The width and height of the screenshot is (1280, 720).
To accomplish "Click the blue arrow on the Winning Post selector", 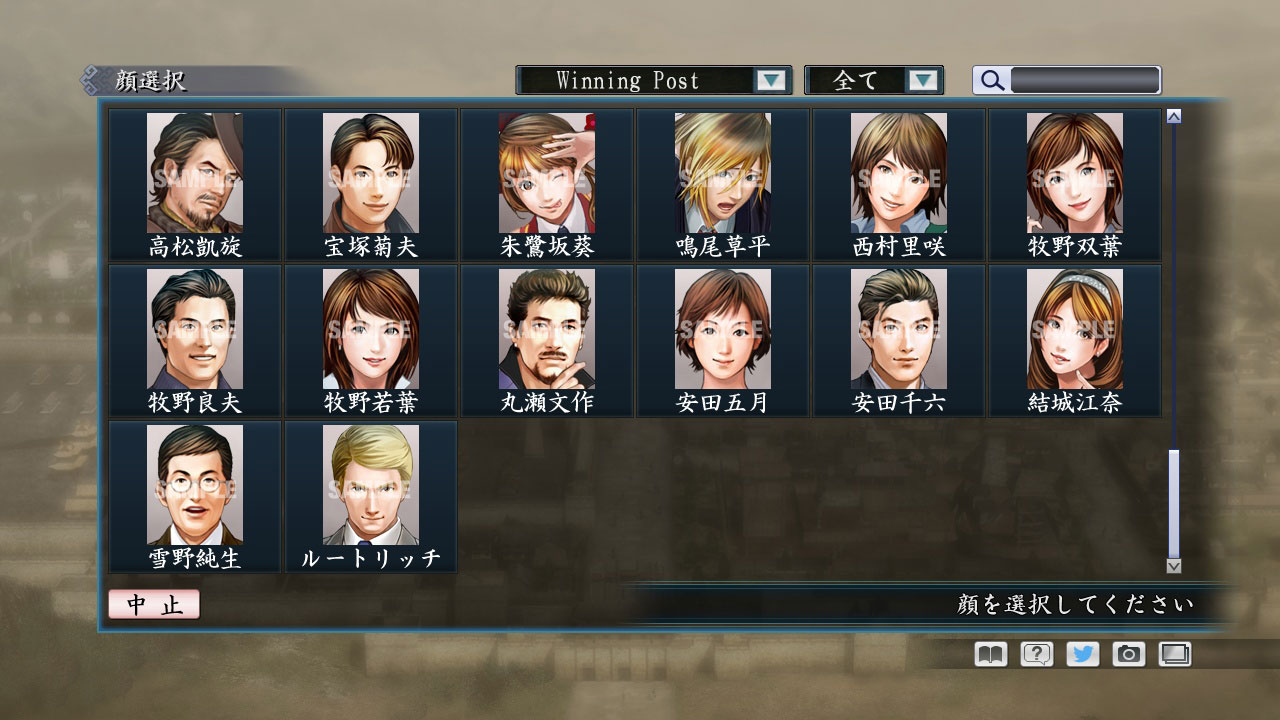I will 770,80.
